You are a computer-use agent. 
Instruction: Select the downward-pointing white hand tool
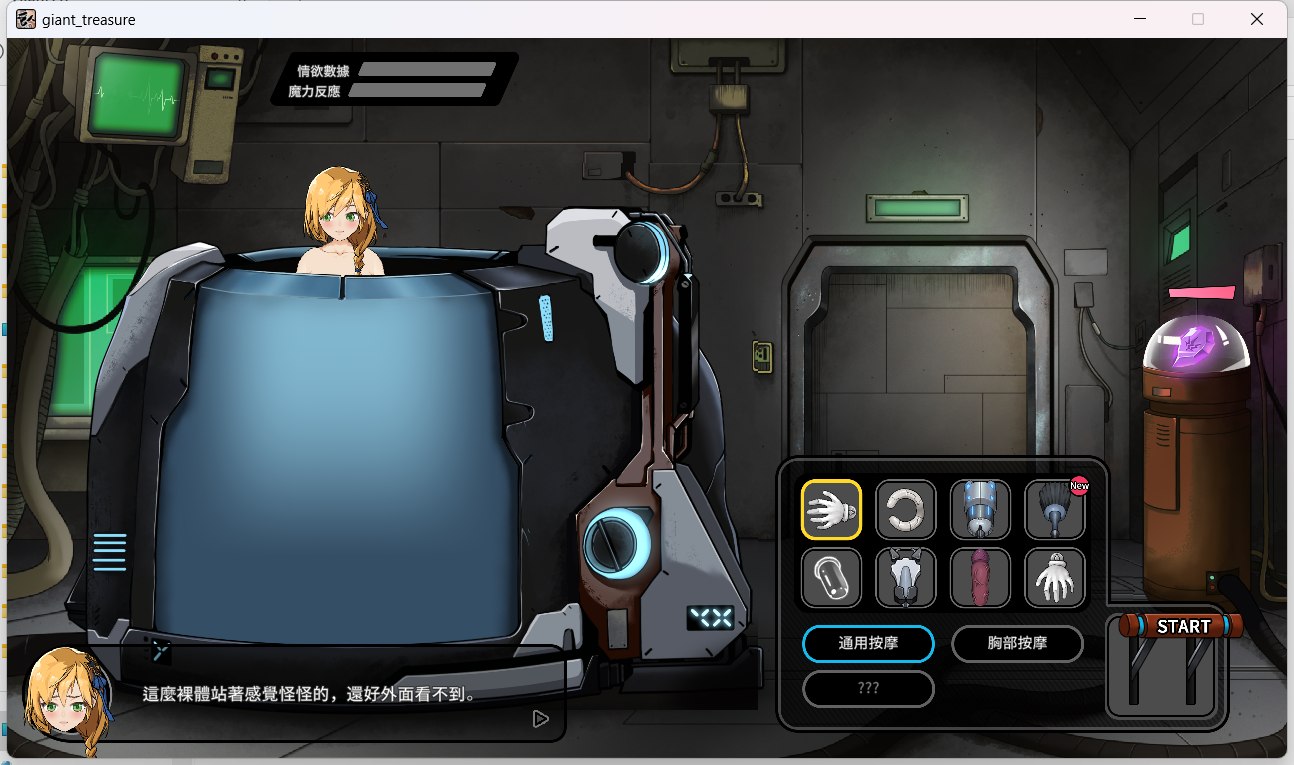point(1055,578)
